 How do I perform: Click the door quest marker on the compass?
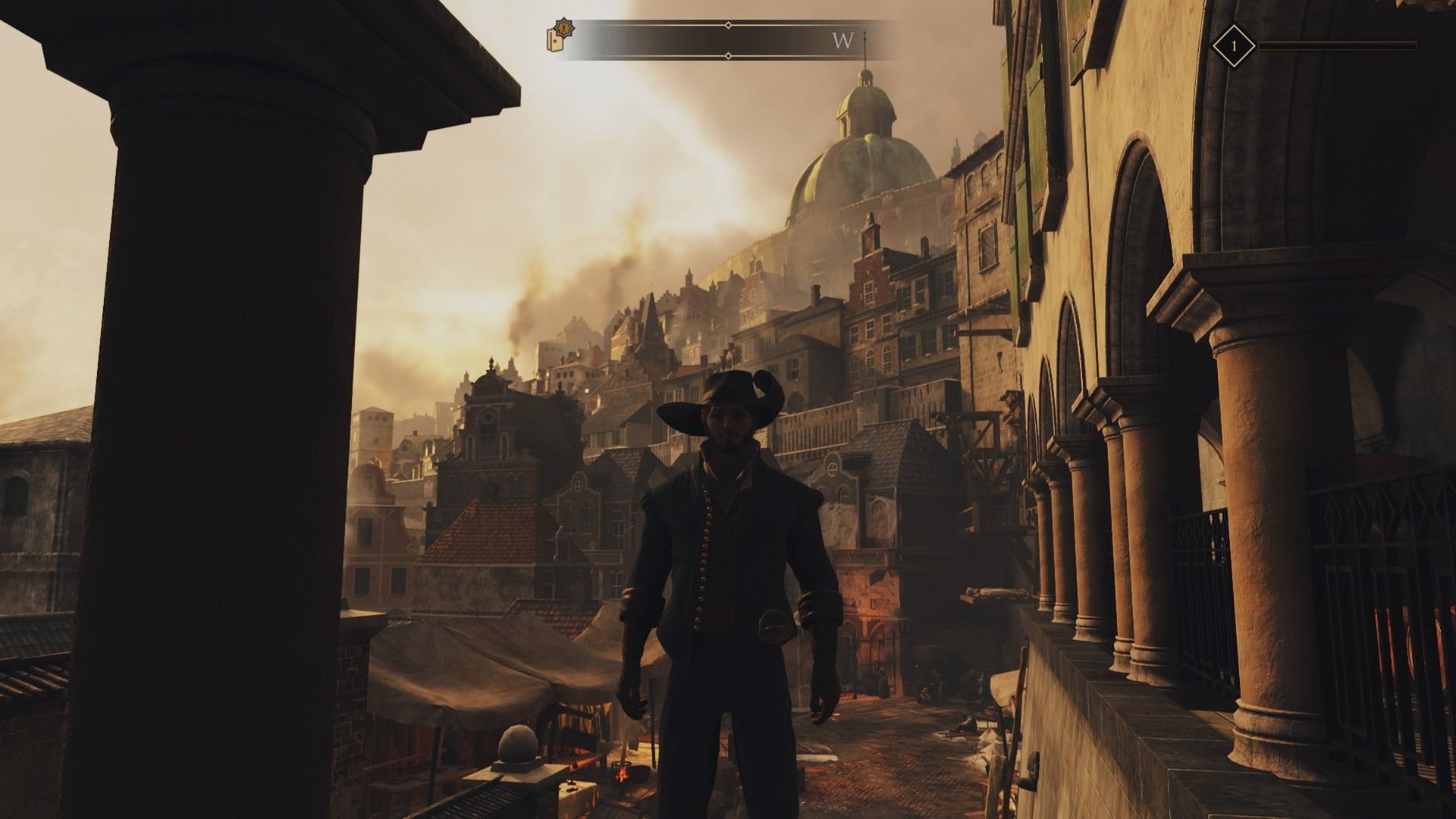tap(560, 37)
